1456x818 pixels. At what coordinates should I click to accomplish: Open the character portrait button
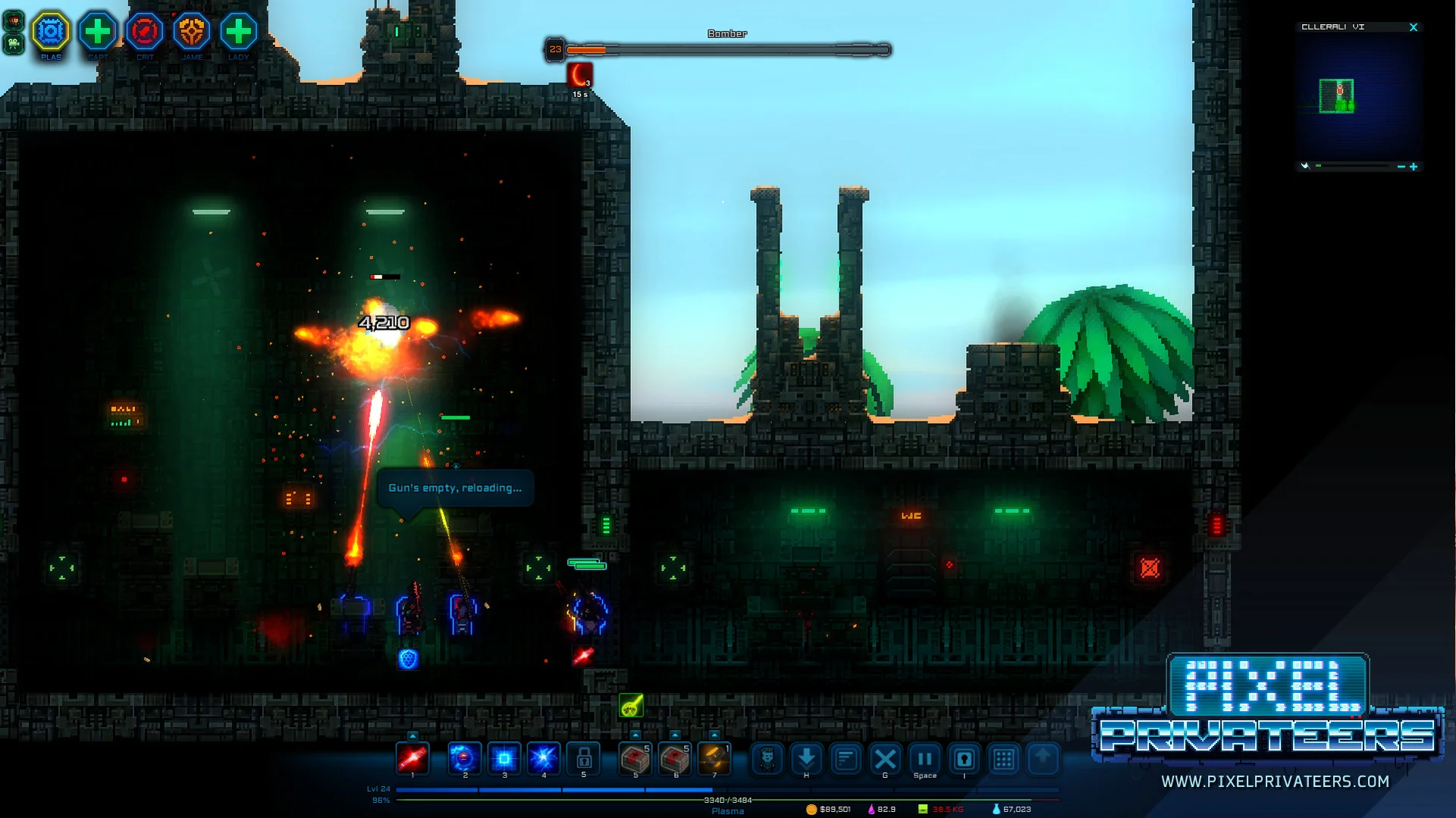tap(767, 759)
